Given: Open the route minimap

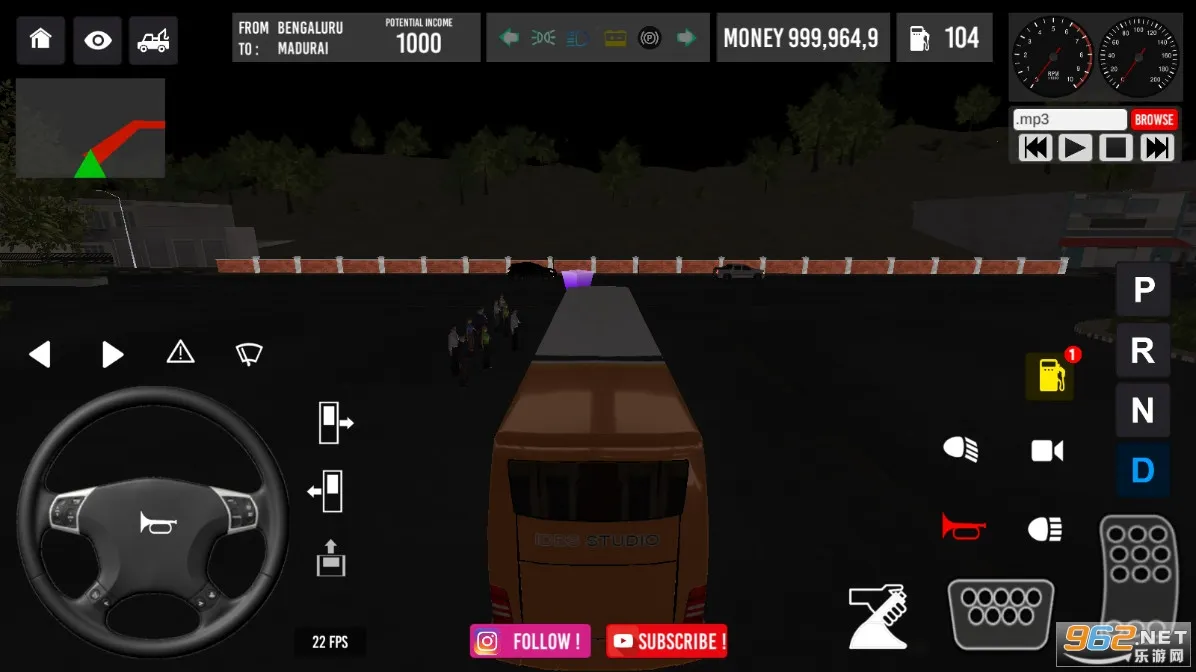Looking at the screenshot, I should pyautogui.click(x=90, y=128).
